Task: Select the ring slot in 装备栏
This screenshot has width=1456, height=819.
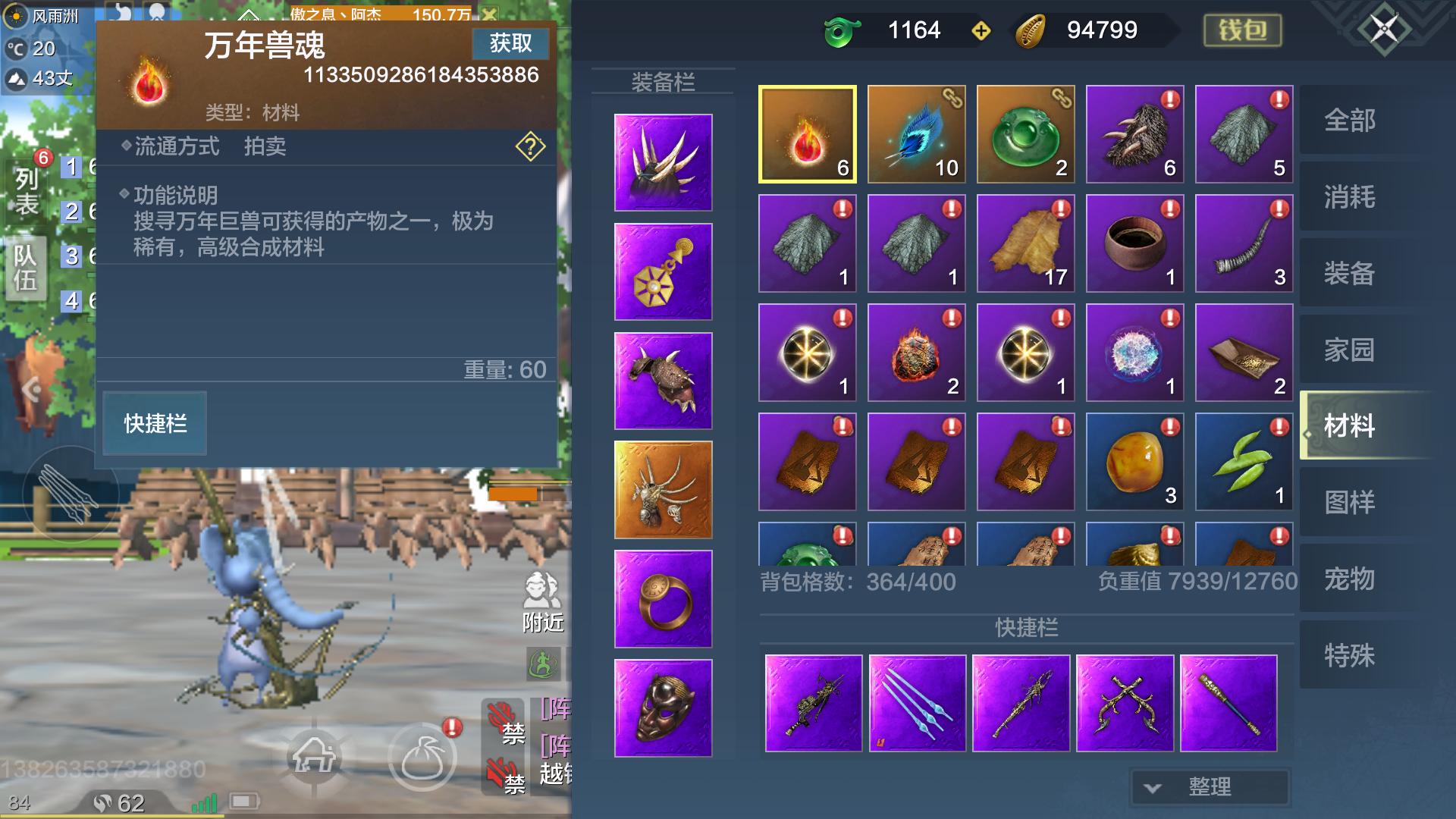Action: point(662,599)
